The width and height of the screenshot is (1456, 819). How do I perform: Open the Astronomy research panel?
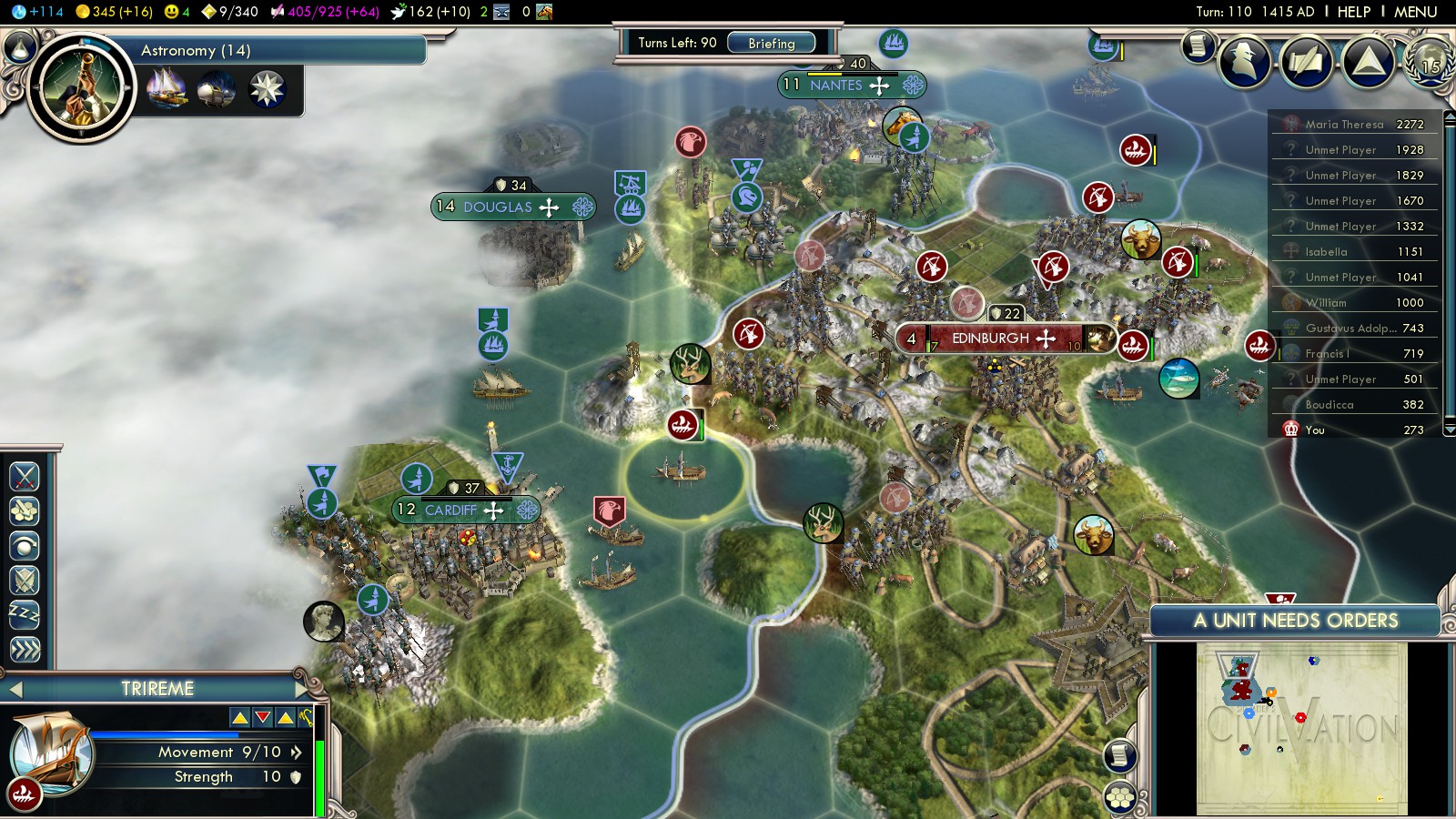point(196,50)
